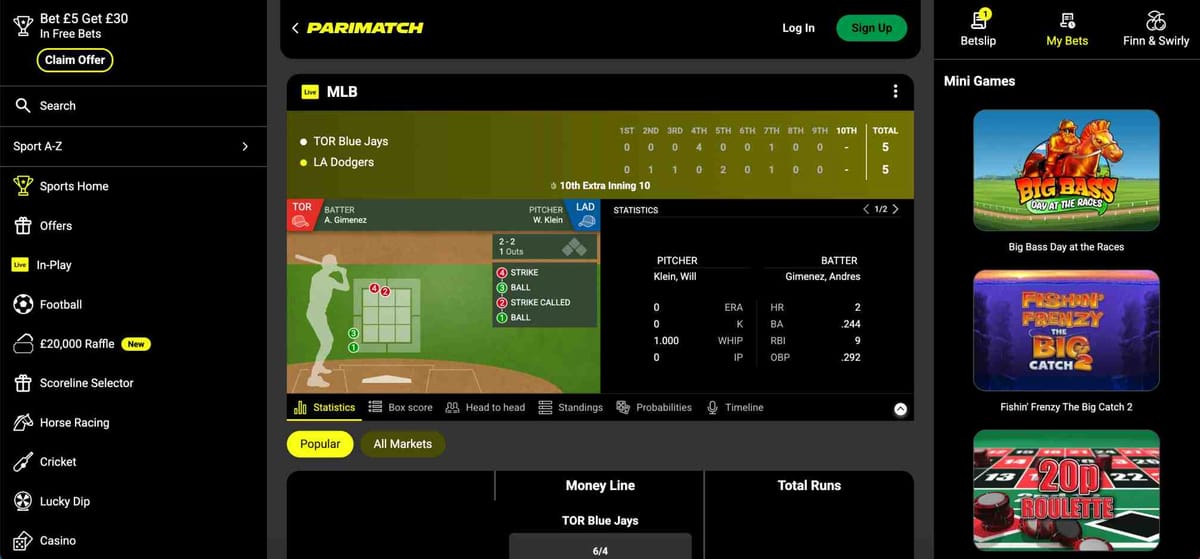The image size is (1200, 559).
Task: Go to Sports Home
Action: (x=73, y=186)
